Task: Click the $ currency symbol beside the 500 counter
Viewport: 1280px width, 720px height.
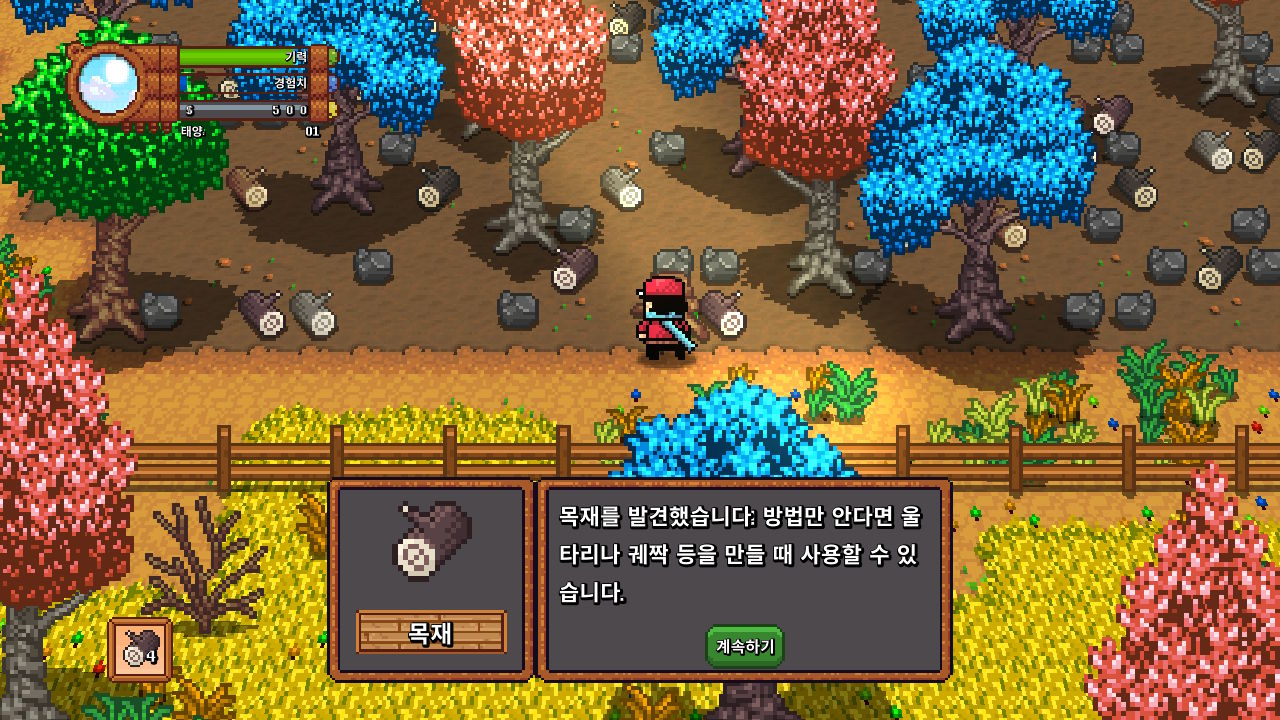Action: 190,110
